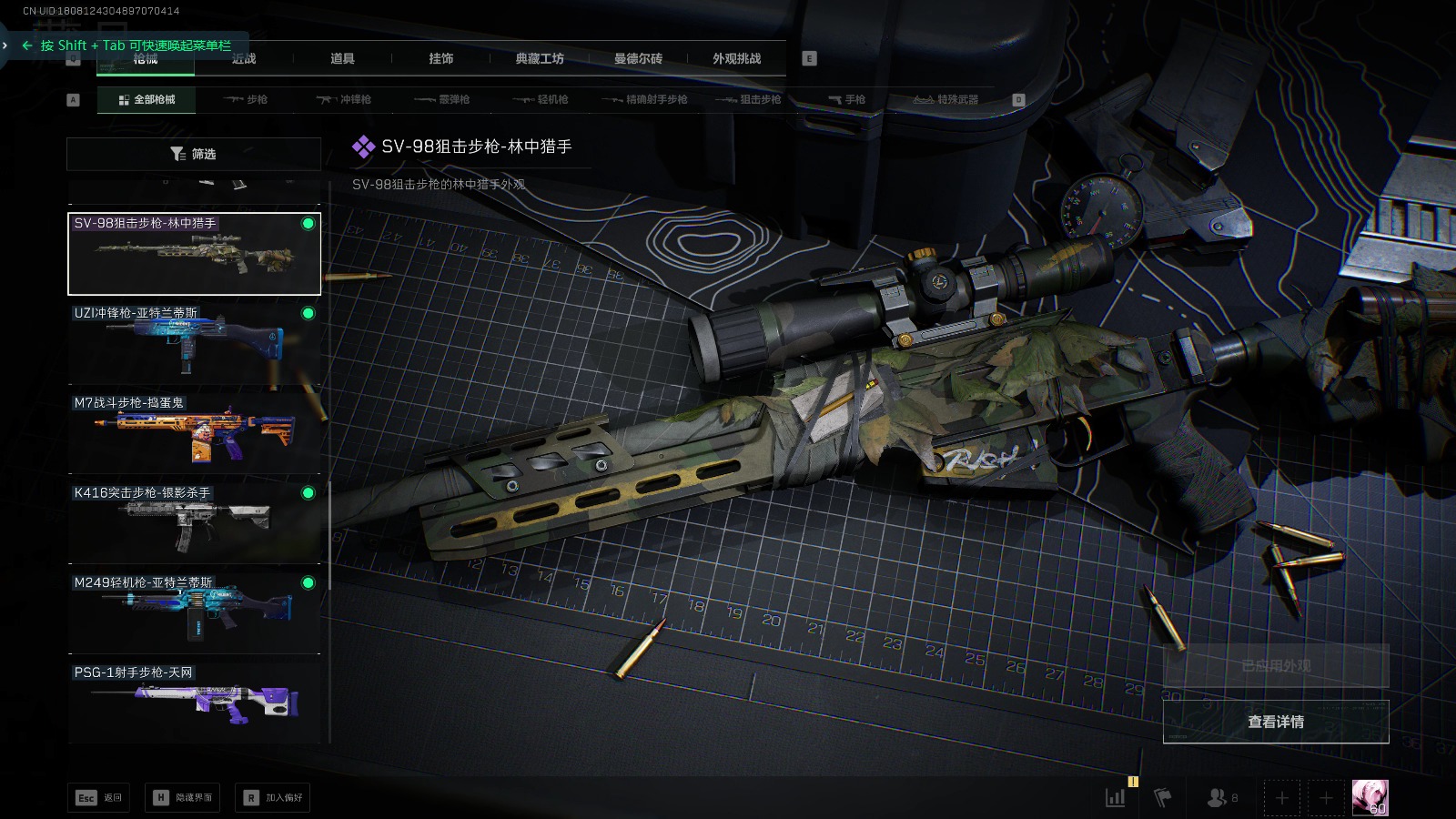Screen dimensions: 1456x819
Task: Switch to the 道具 tab
Action: pos(342,59)
